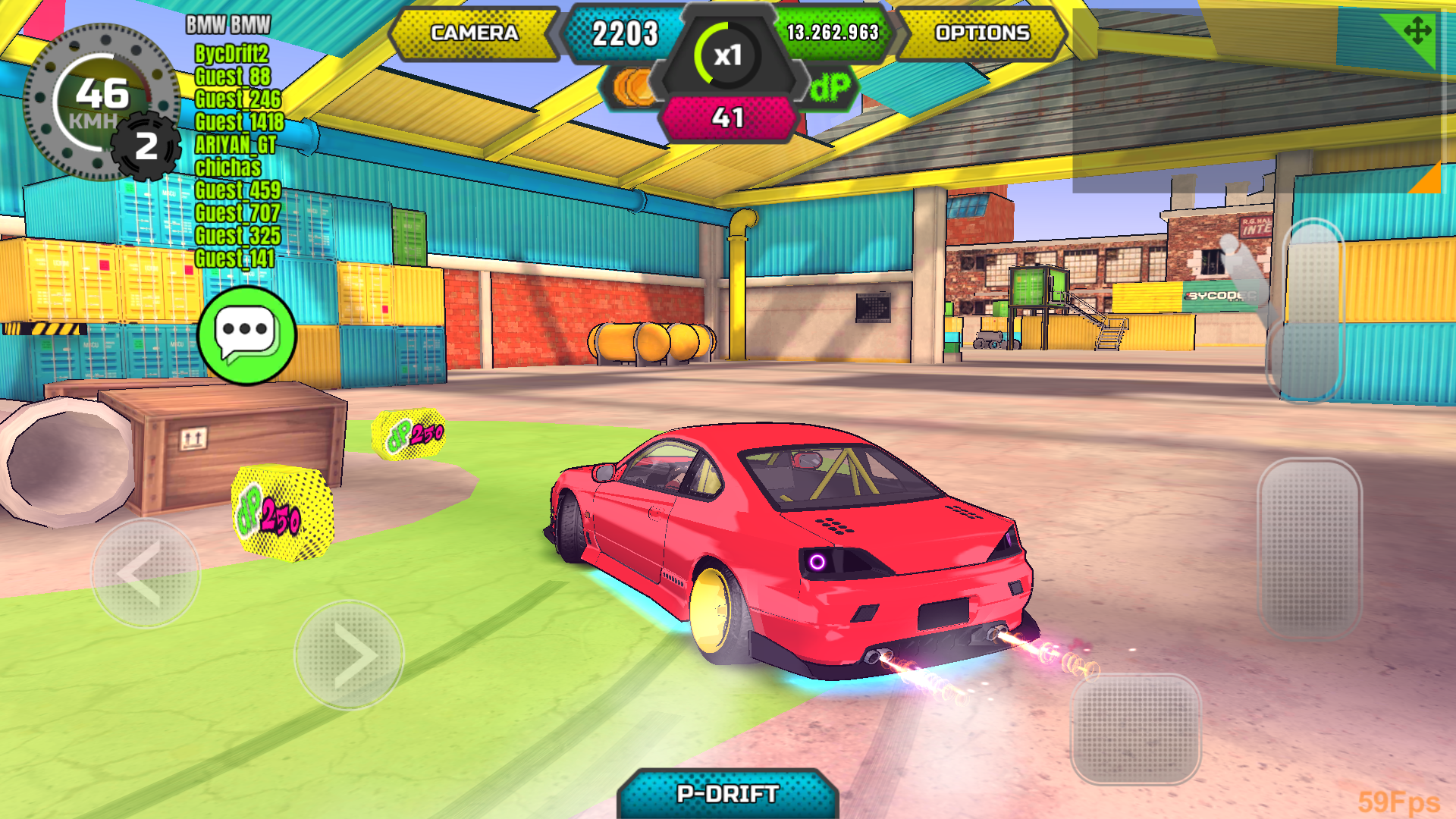Click the green dP icon
This screenshot has height=819, width=1456.
coord(831,86)
